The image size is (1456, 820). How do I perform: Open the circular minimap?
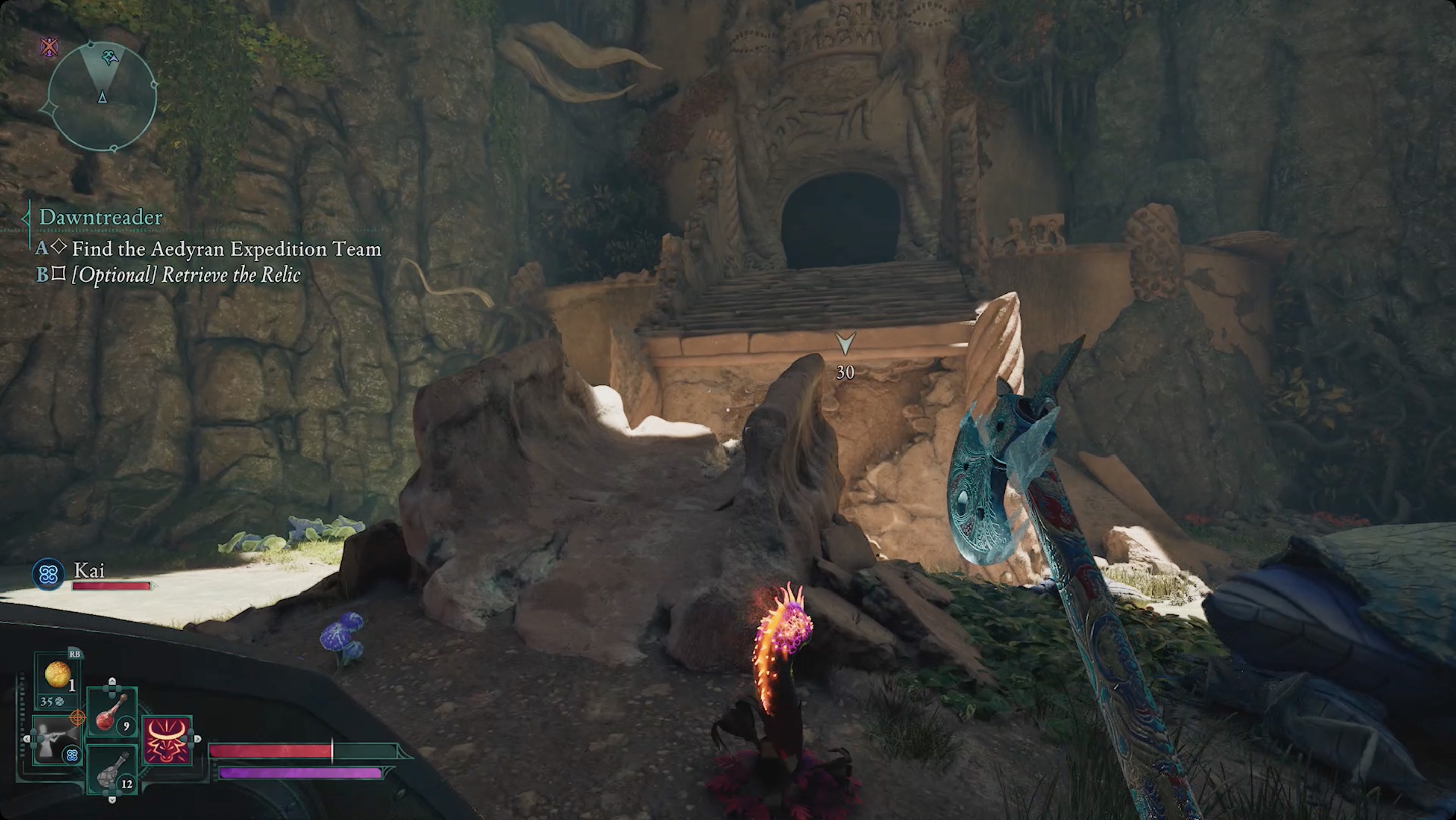click(102, 97)
